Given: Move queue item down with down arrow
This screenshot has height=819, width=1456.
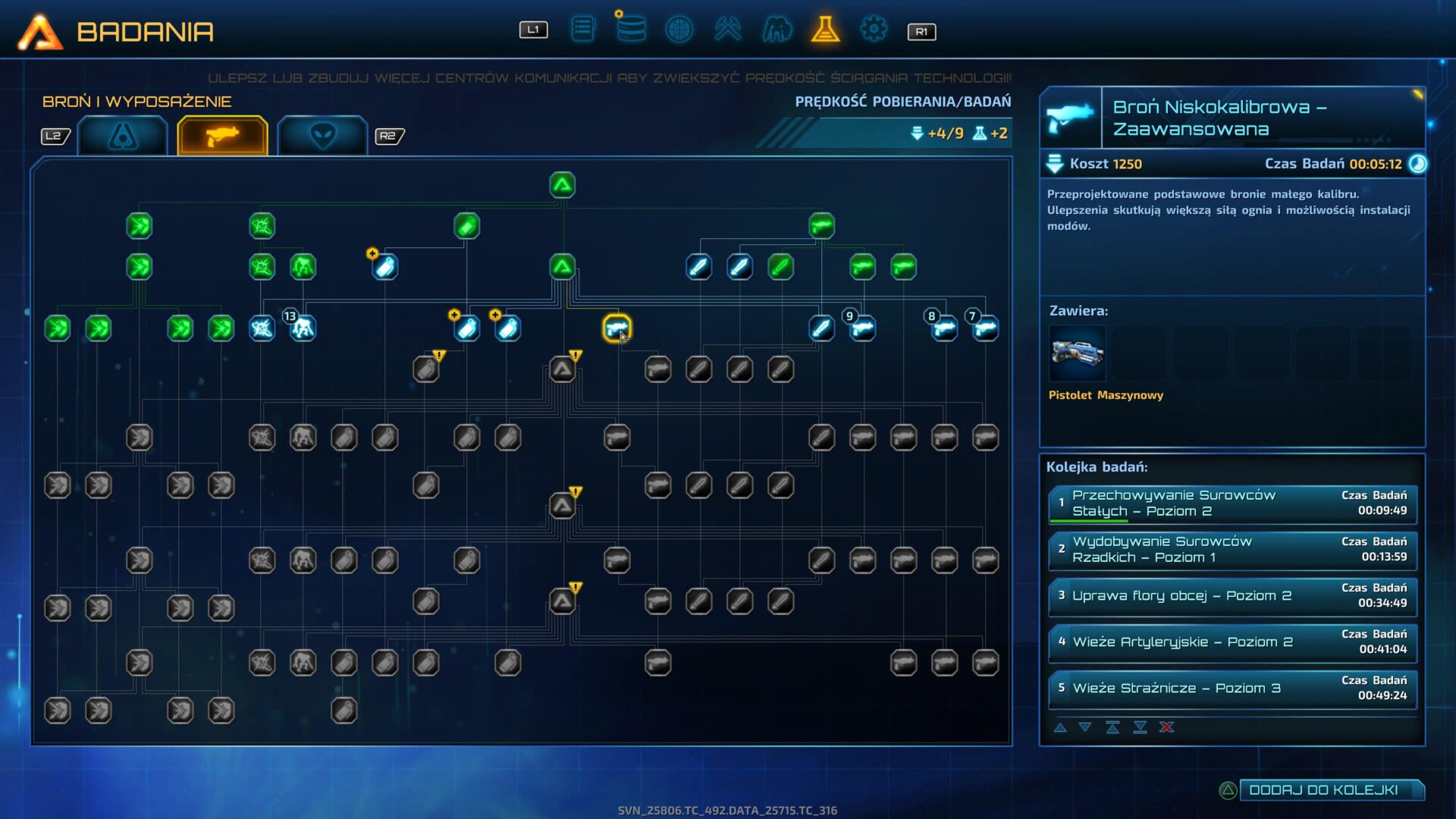Looking at the screenshot, I should point(1085,727).
